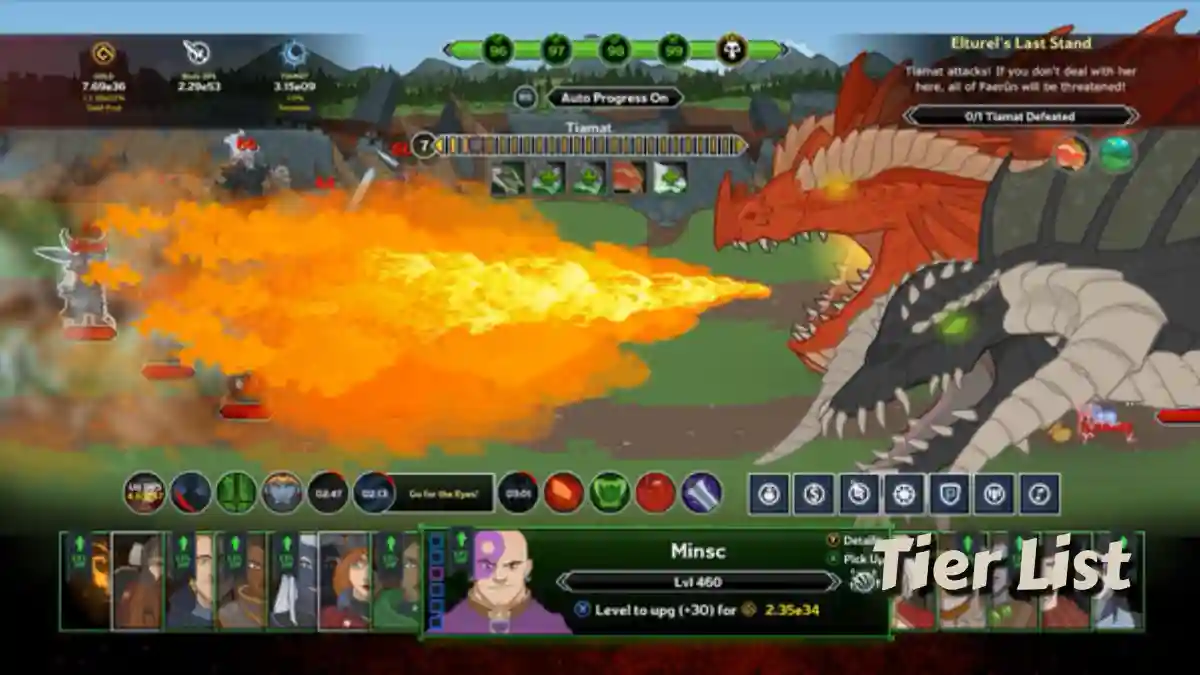Open the gear-shaped menu button
The width and height of the screenshot is (1200, 675).
(904, 494)
